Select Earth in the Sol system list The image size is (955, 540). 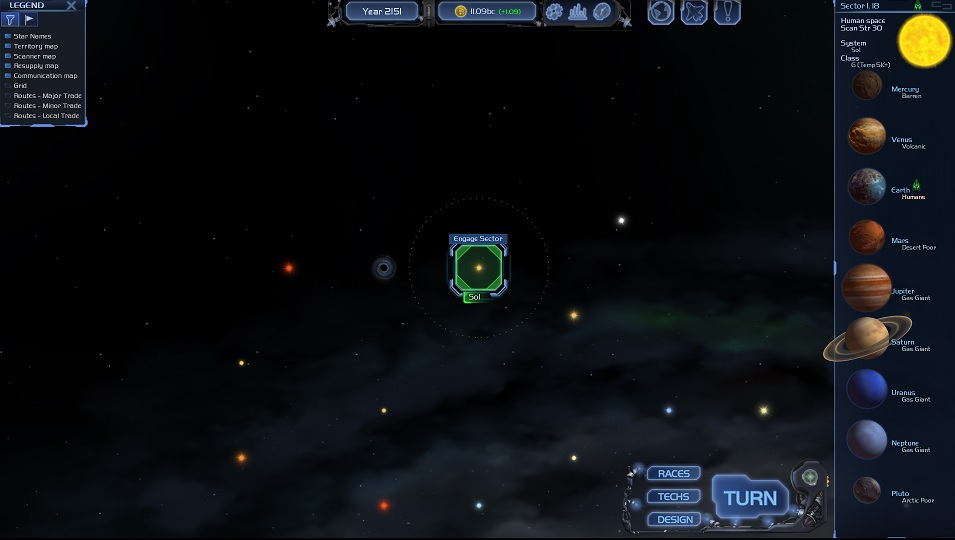click(x=867, y=187)
